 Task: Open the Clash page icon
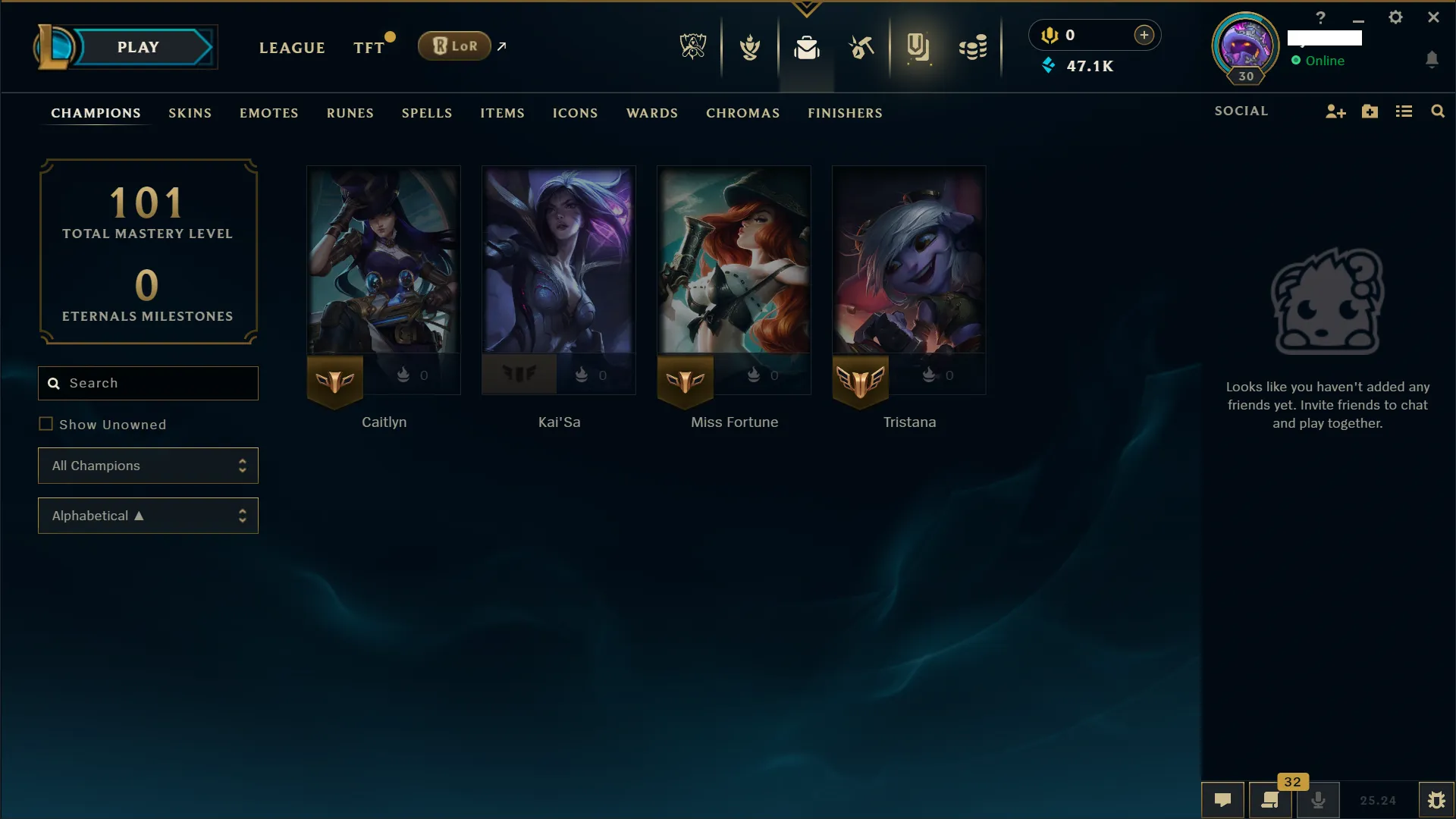click(750, 47)
